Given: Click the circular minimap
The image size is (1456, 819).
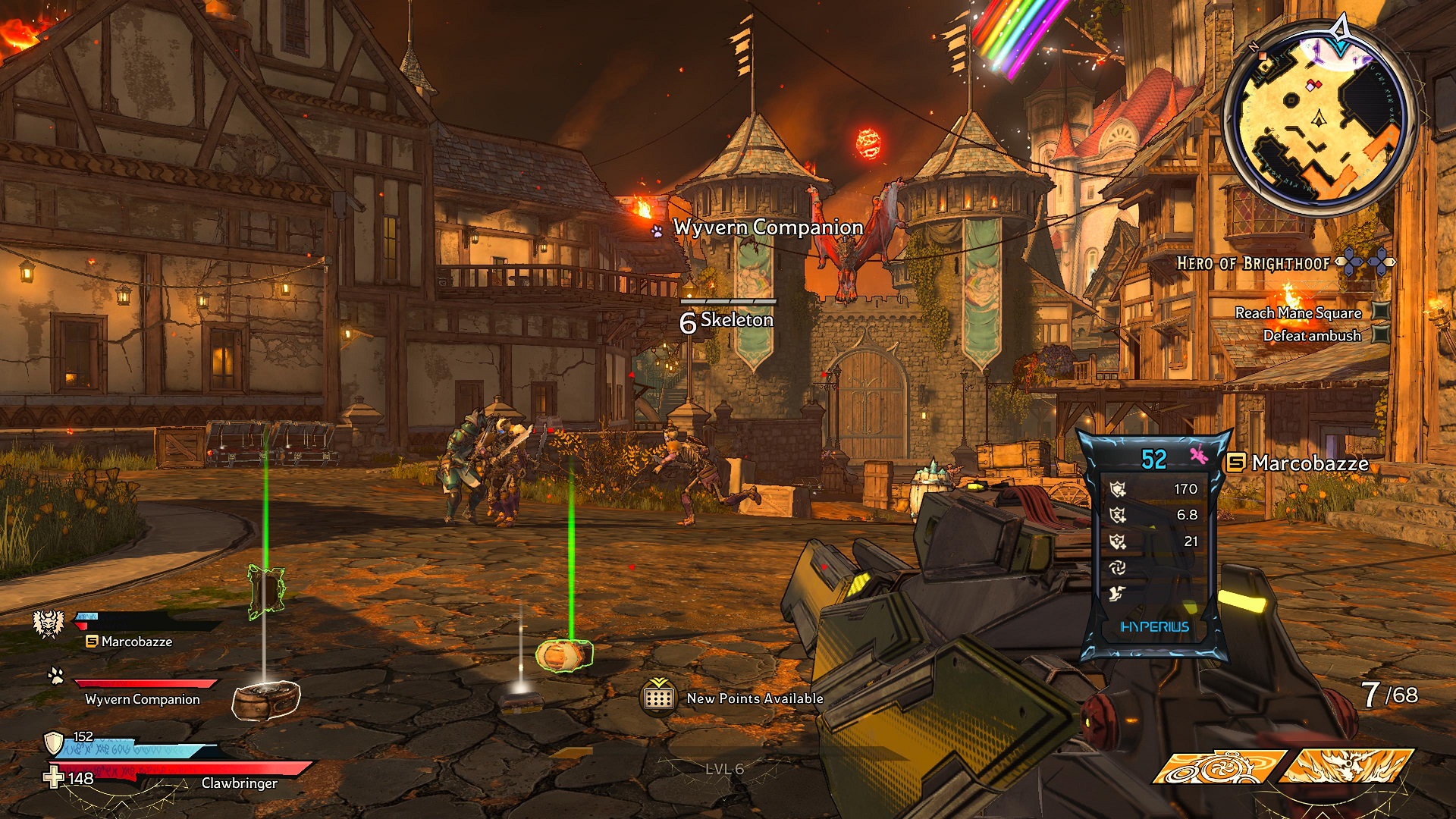Looking at the screenshot, I should point(1318,118).
